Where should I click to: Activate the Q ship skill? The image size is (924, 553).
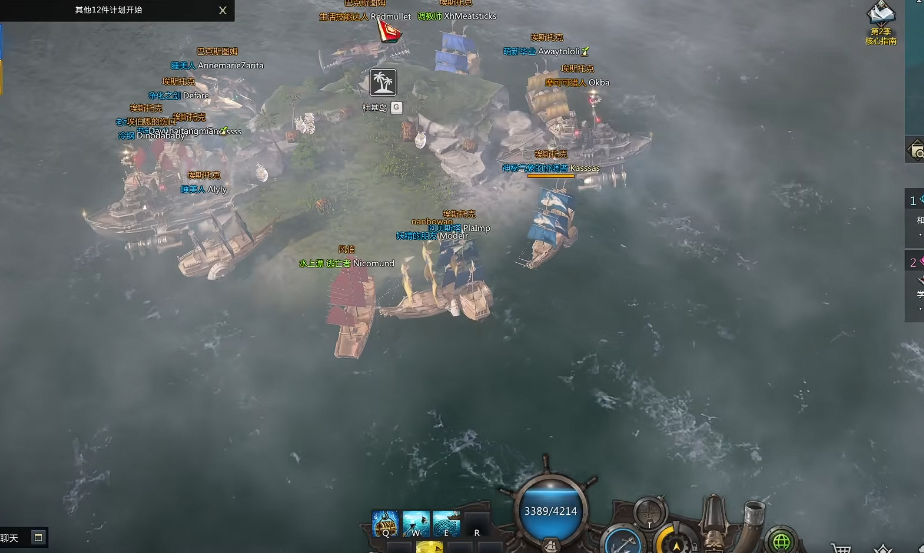(386, 523)
